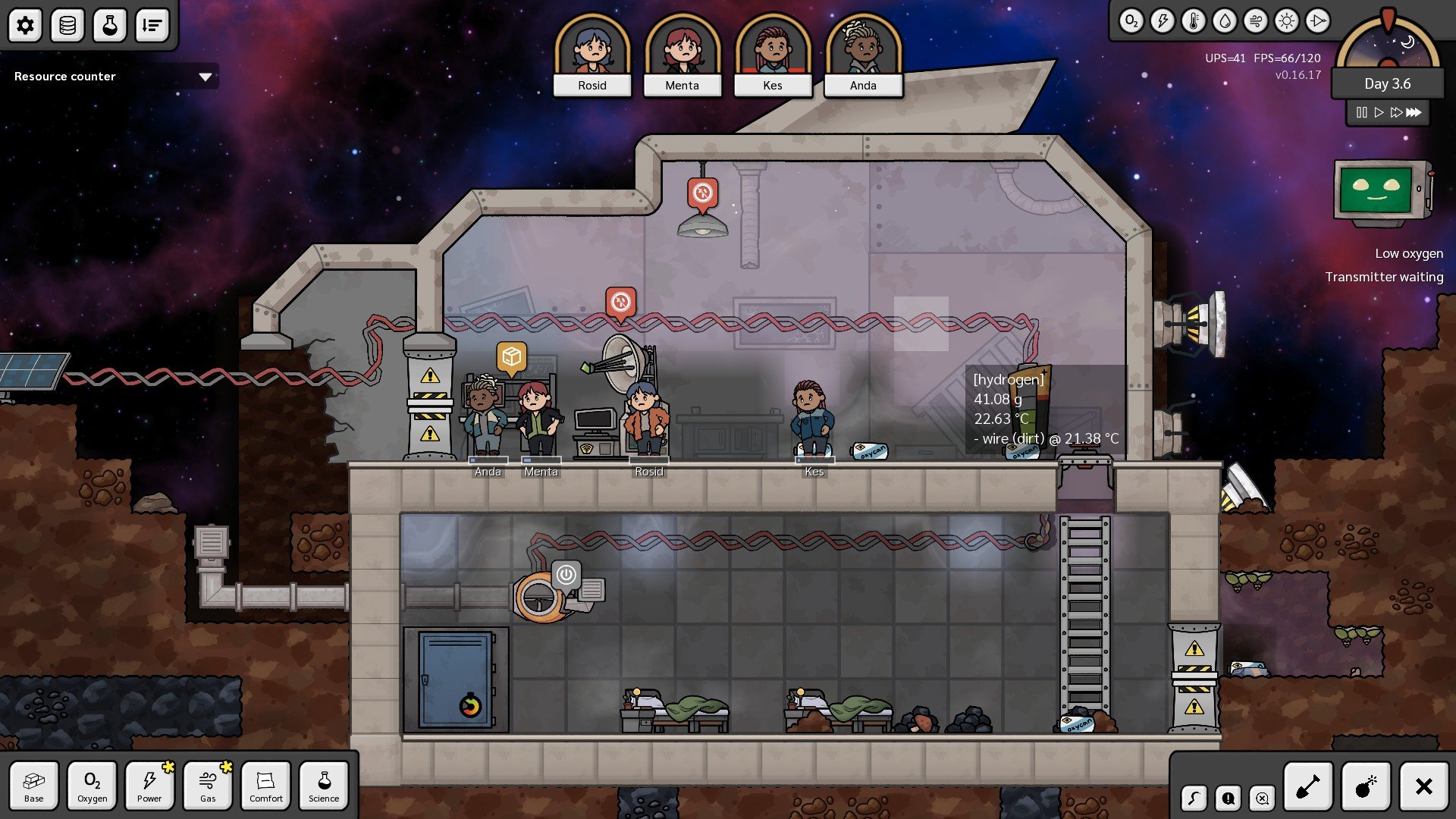Open the Science build category
The height and width of the screenshot is (819, 1456).
(x=324, y=786)
